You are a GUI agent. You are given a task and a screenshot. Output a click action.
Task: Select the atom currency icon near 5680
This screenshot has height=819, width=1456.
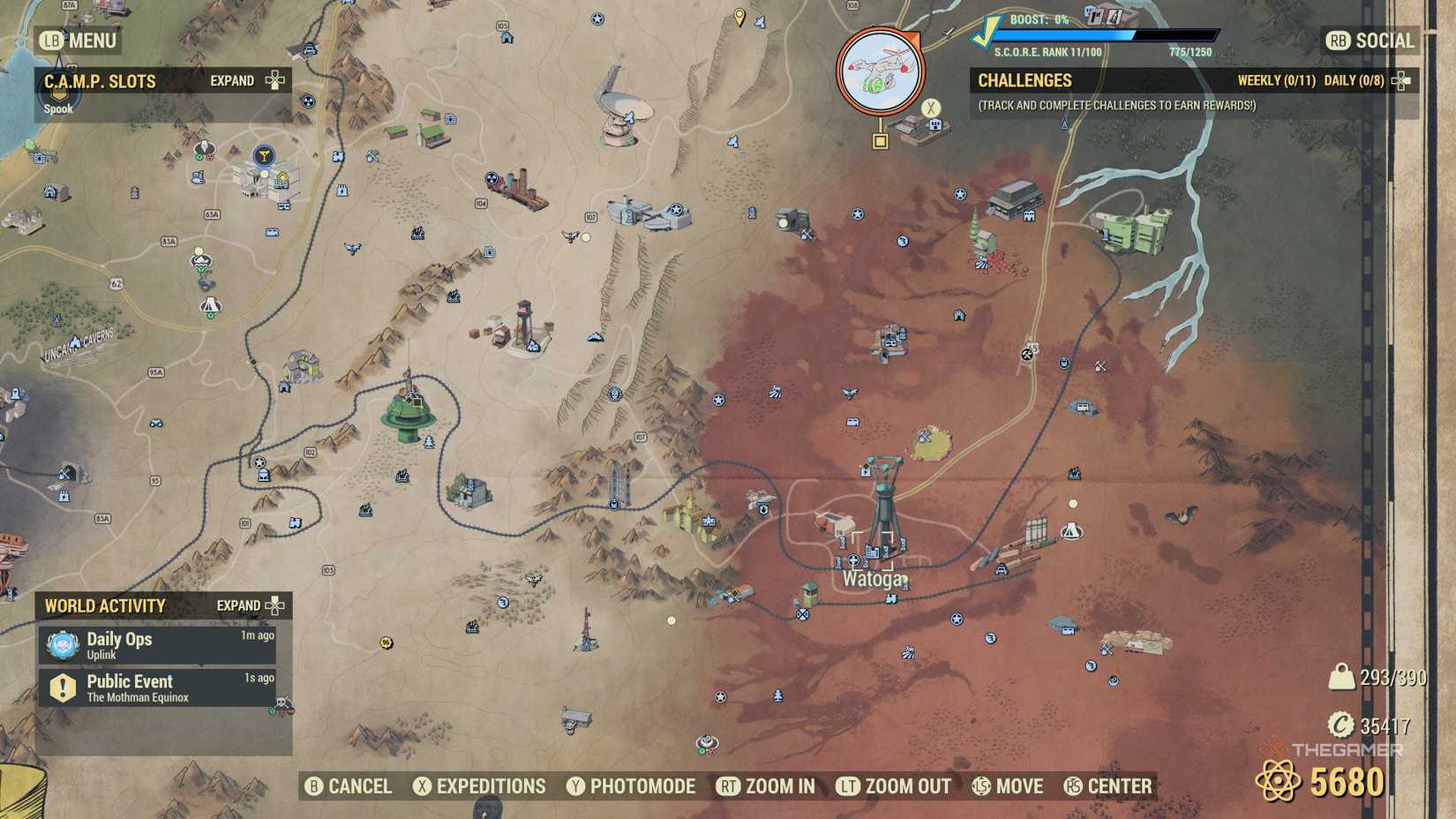(x=1280, y=781)
